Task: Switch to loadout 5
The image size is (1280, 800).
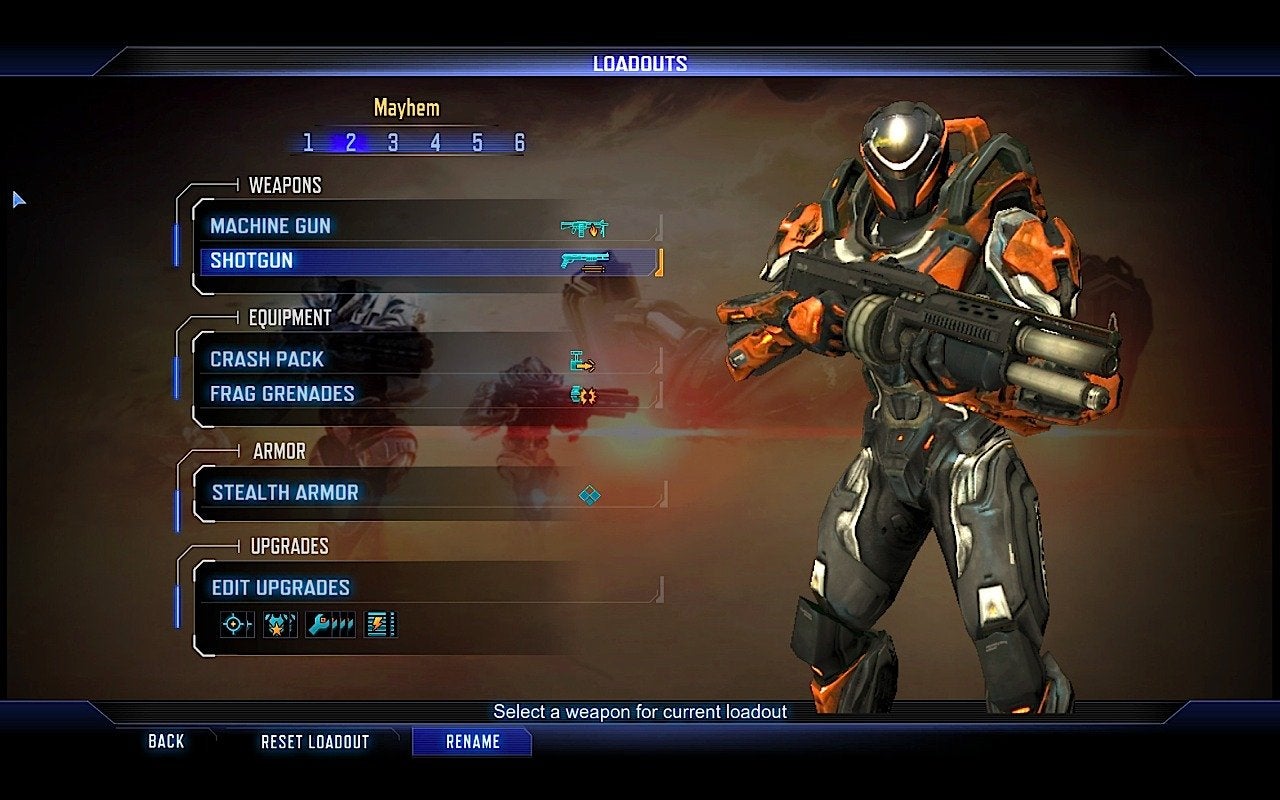Action: coord(477,143)
